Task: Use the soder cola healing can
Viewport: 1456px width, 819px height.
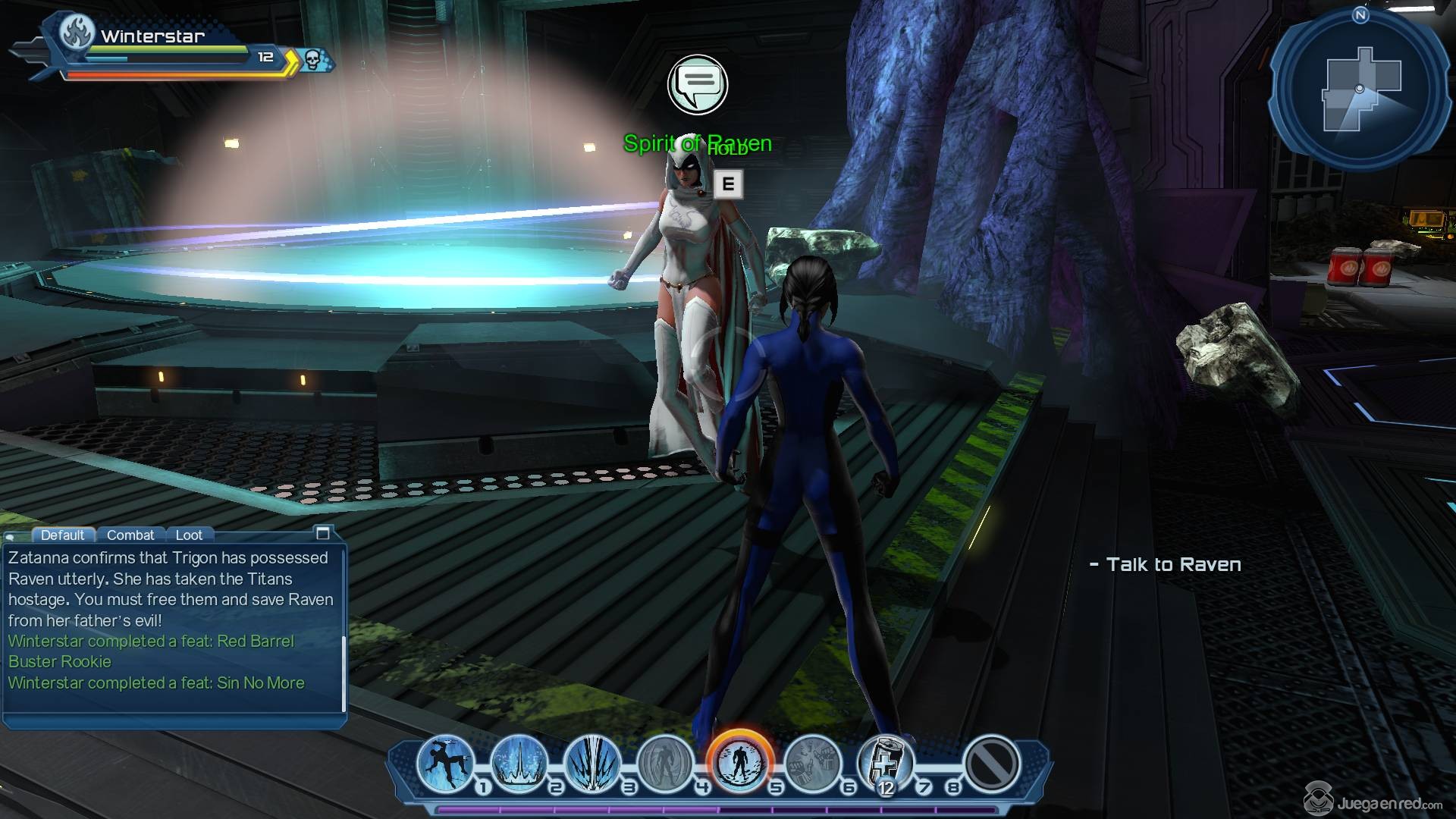Action: [886, 762]
